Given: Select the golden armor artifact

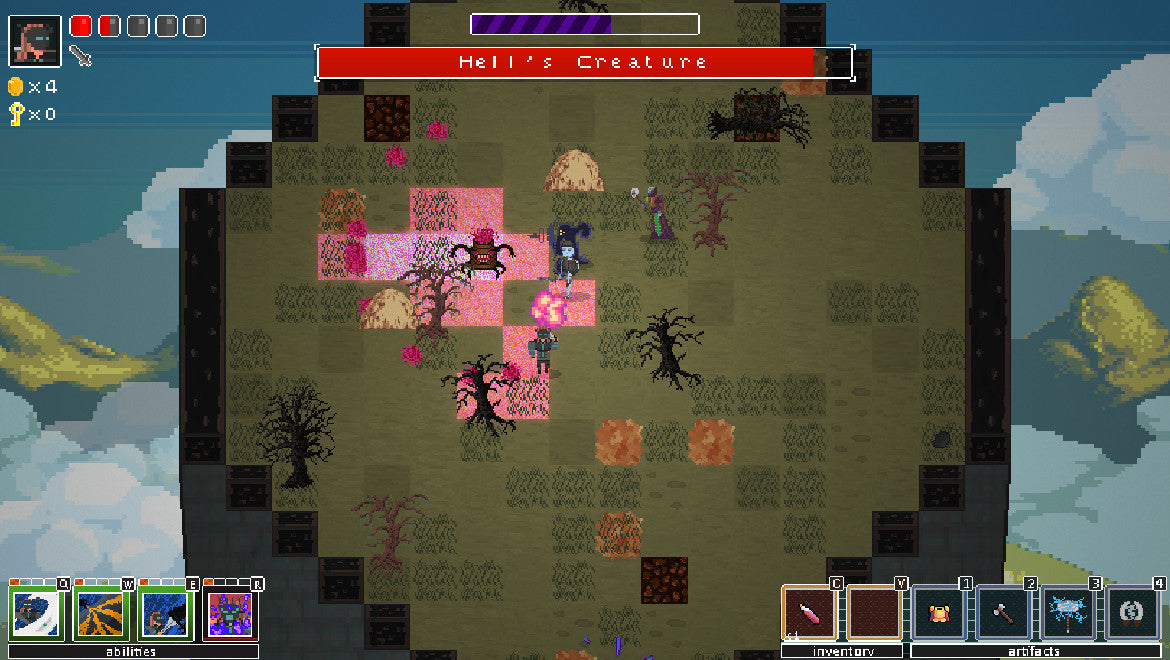Looking at the screenshot, I should [x=939, y=613].
